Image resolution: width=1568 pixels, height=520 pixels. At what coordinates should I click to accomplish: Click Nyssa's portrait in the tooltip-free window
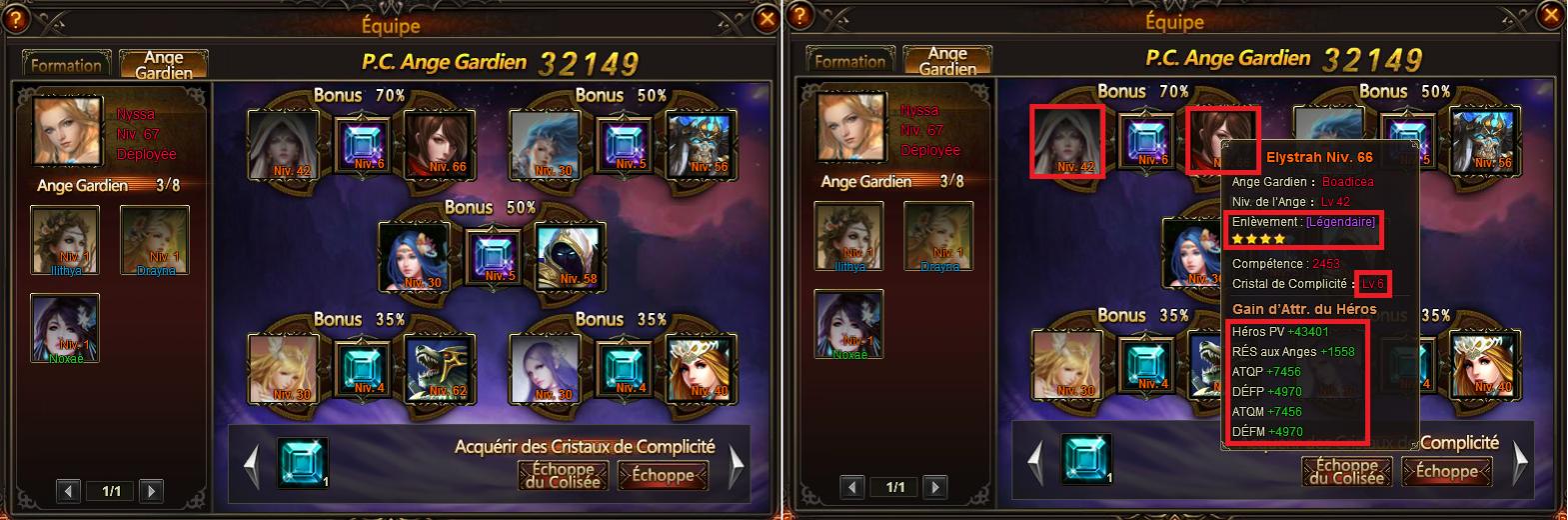tap(69, 130)
